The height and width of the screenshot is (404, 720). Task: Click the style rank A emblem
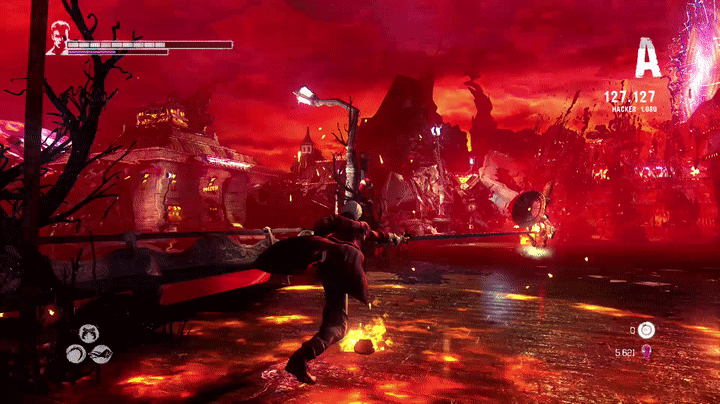coord(648,60)
